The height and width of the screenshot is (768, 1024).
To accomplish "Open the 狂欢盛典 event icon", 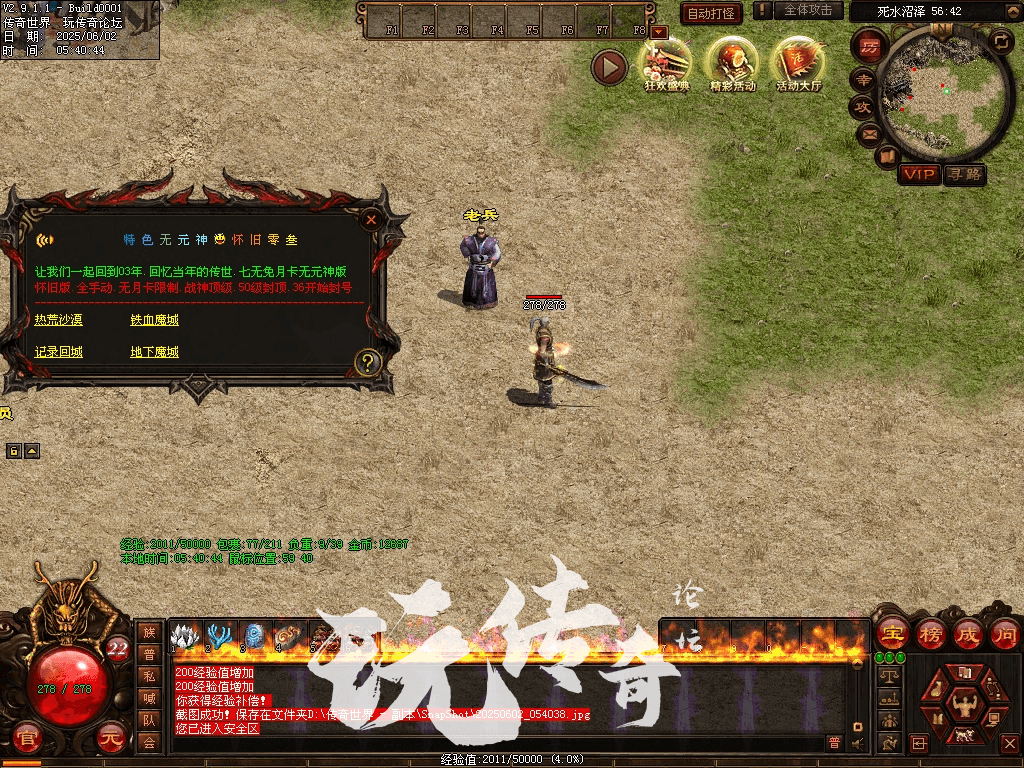I will pos(667,63).
